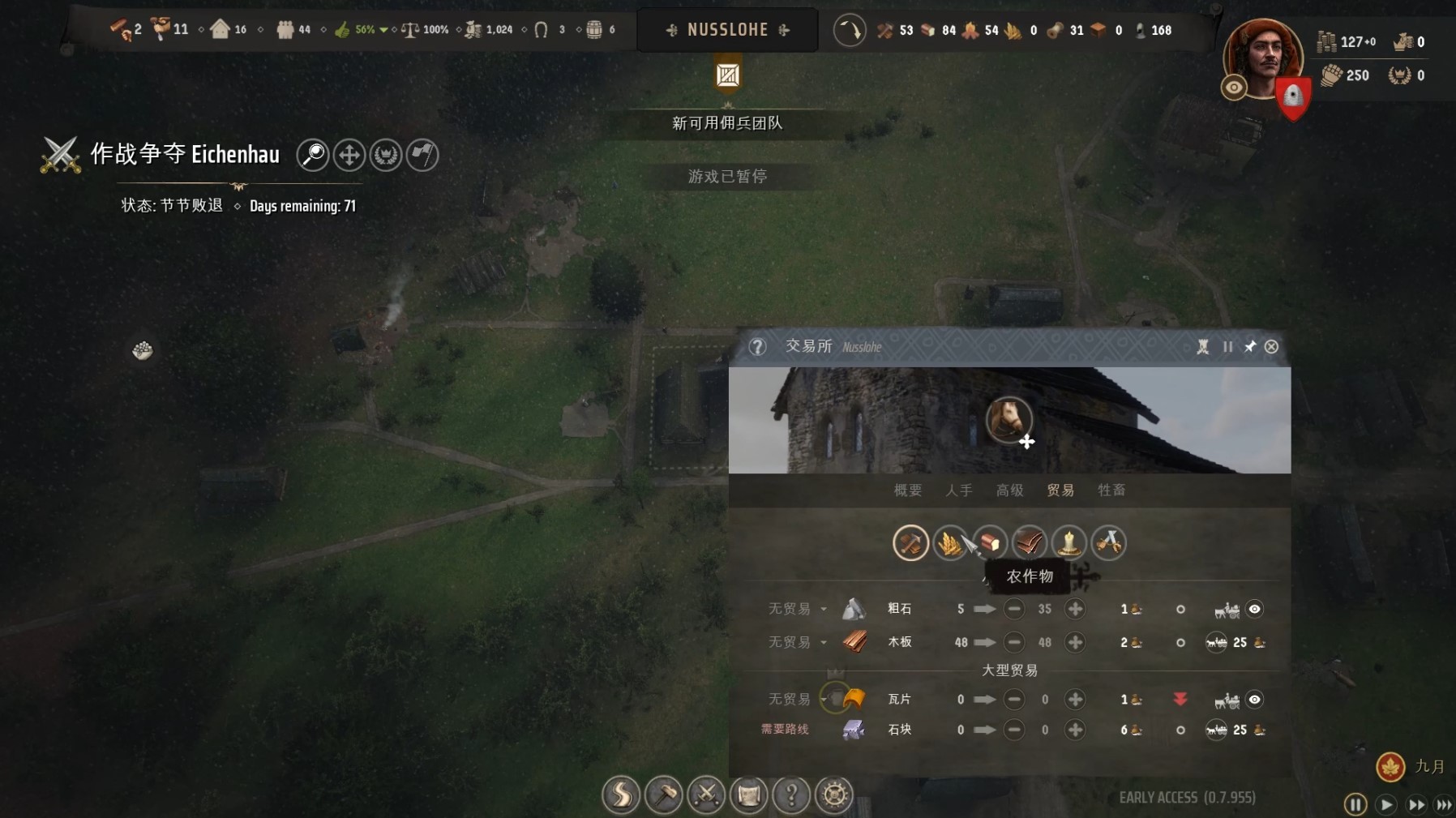The image size is (1456, 818).
Task: Open the 无贸易 dropdown for 粗石
Action: (x=823, y=609)
